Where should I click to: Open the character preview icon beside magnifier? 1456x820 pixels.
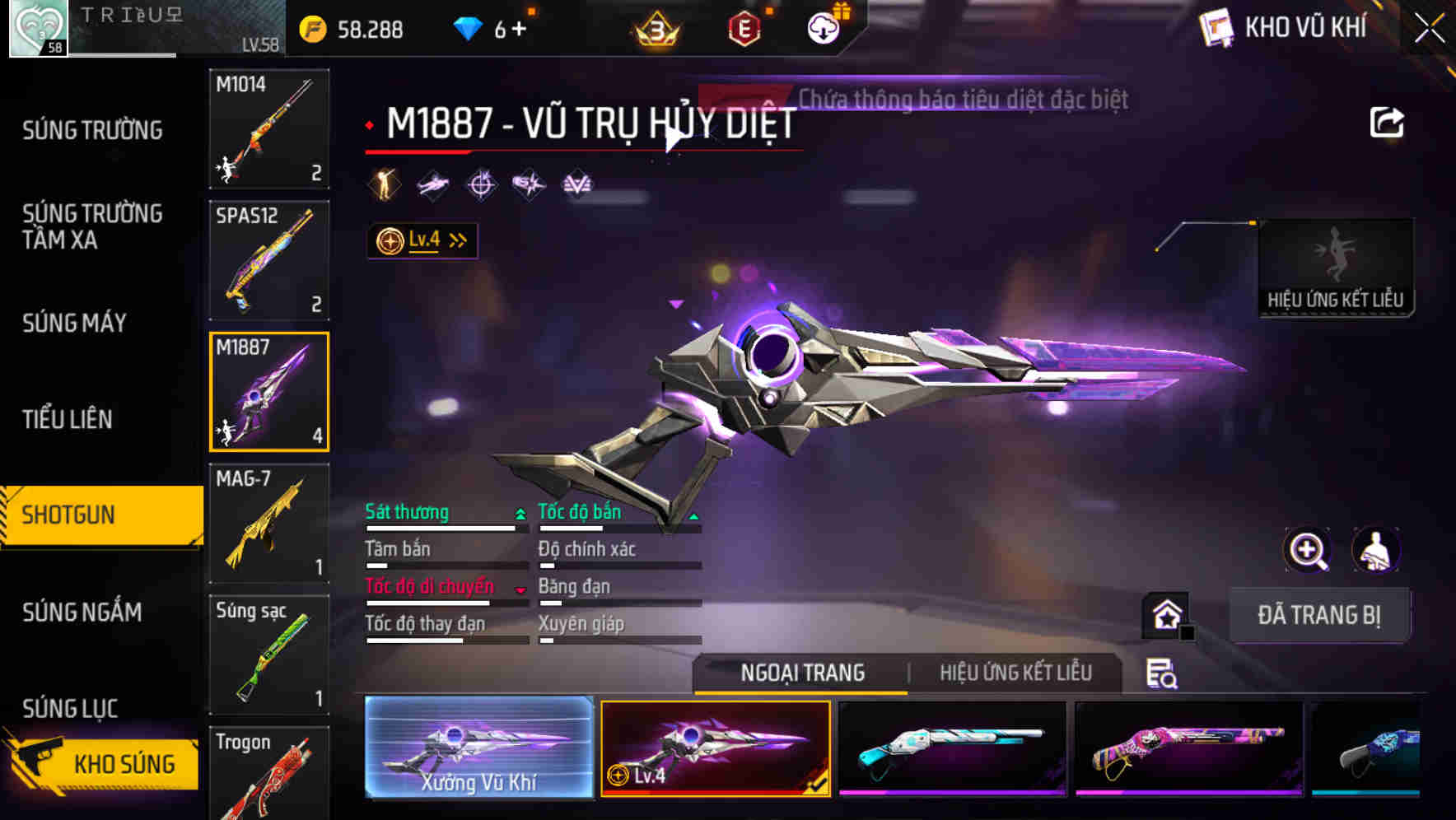[1374, 550]
